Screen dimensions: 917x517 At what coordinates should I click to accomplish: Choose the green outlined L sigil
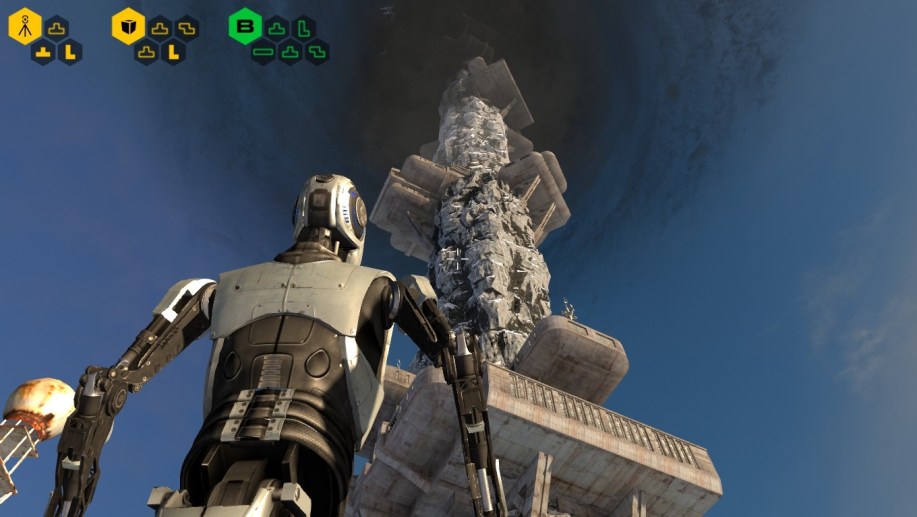coord(303,28)
